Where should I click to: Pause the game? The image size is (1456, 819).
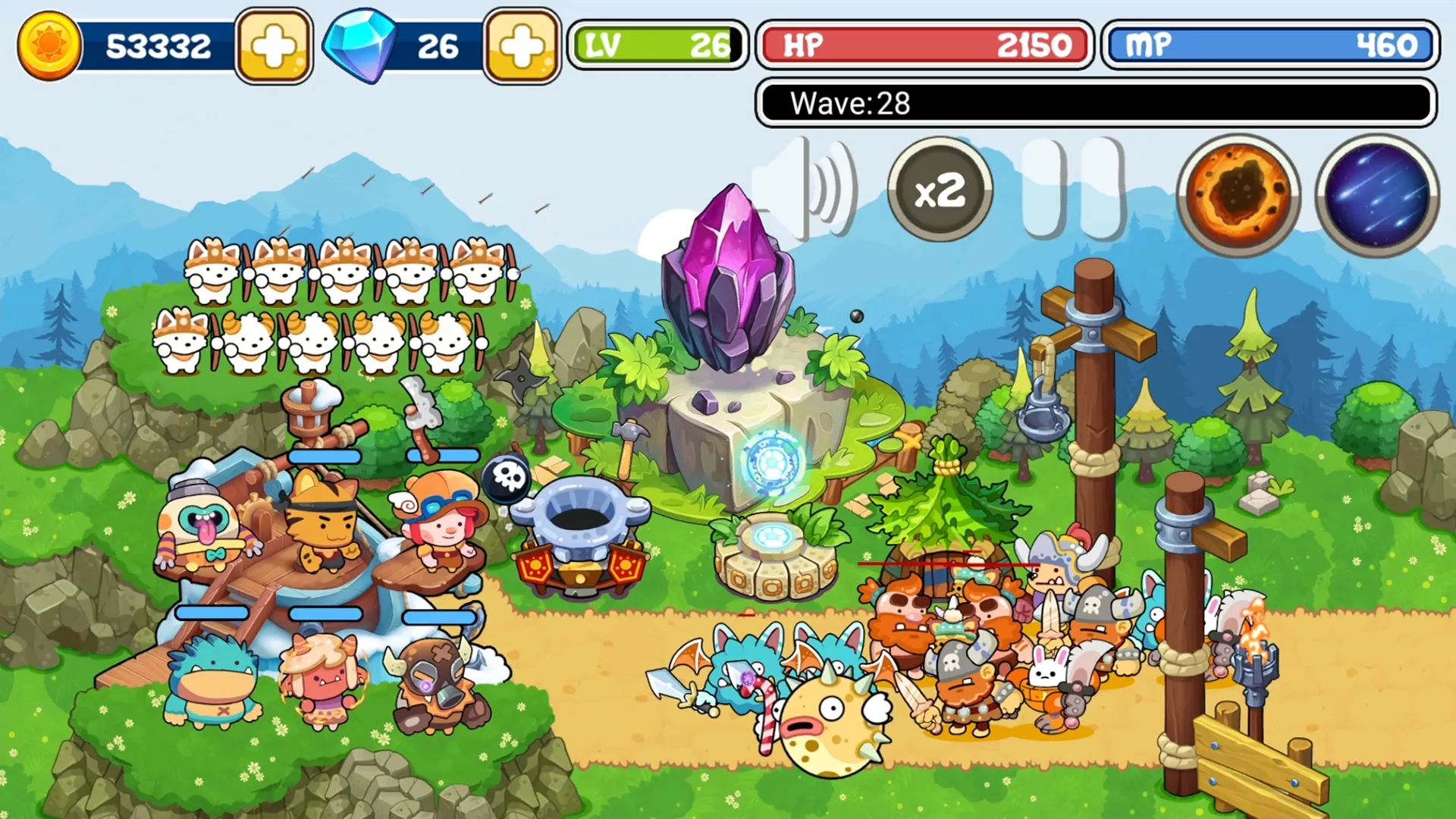click(x=1072, y=190)
